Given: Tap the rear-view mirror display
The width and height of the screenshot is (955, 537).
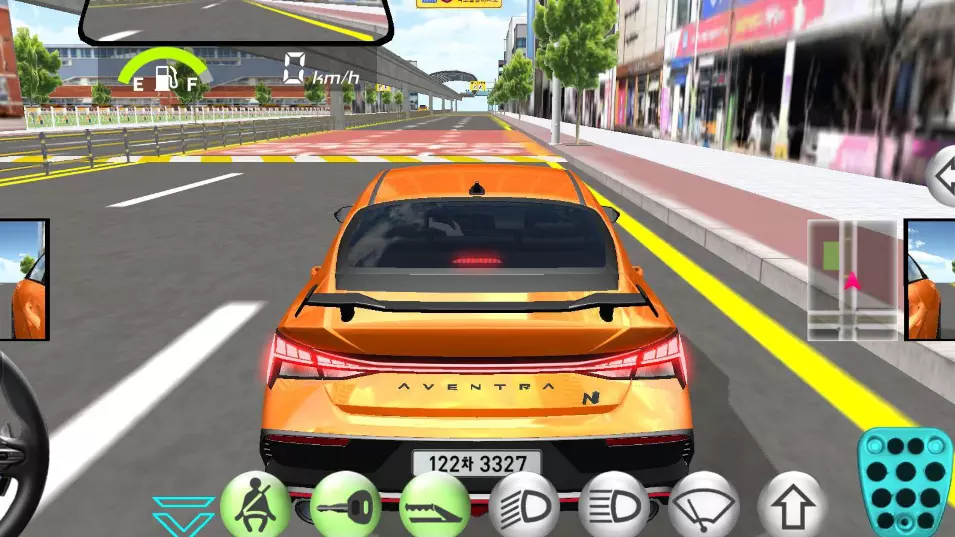Looking at the screenshot, I should [x=235, y=20].
